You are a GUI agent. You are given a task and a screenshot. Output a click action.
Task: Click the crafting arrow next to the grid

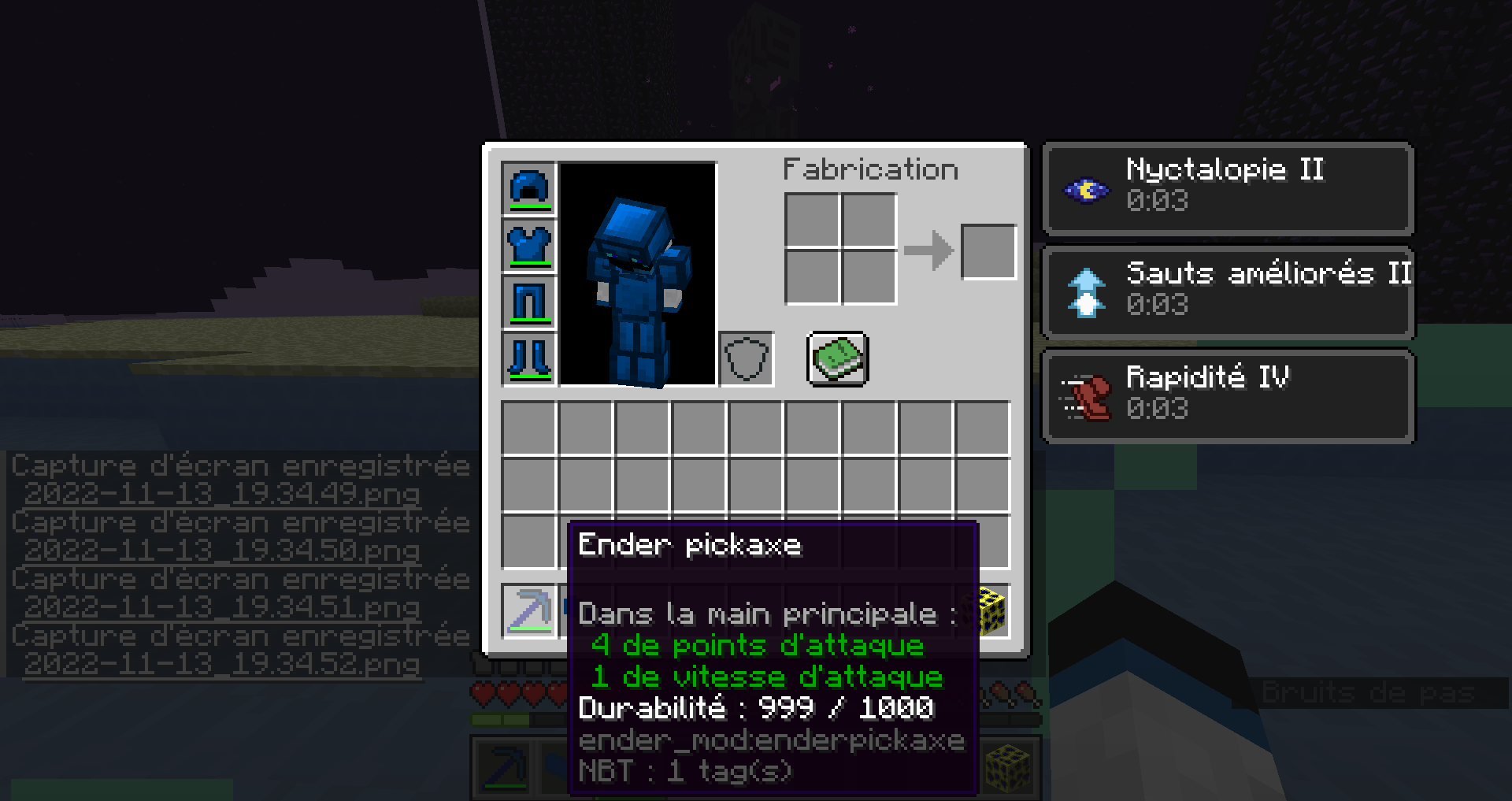931,250
